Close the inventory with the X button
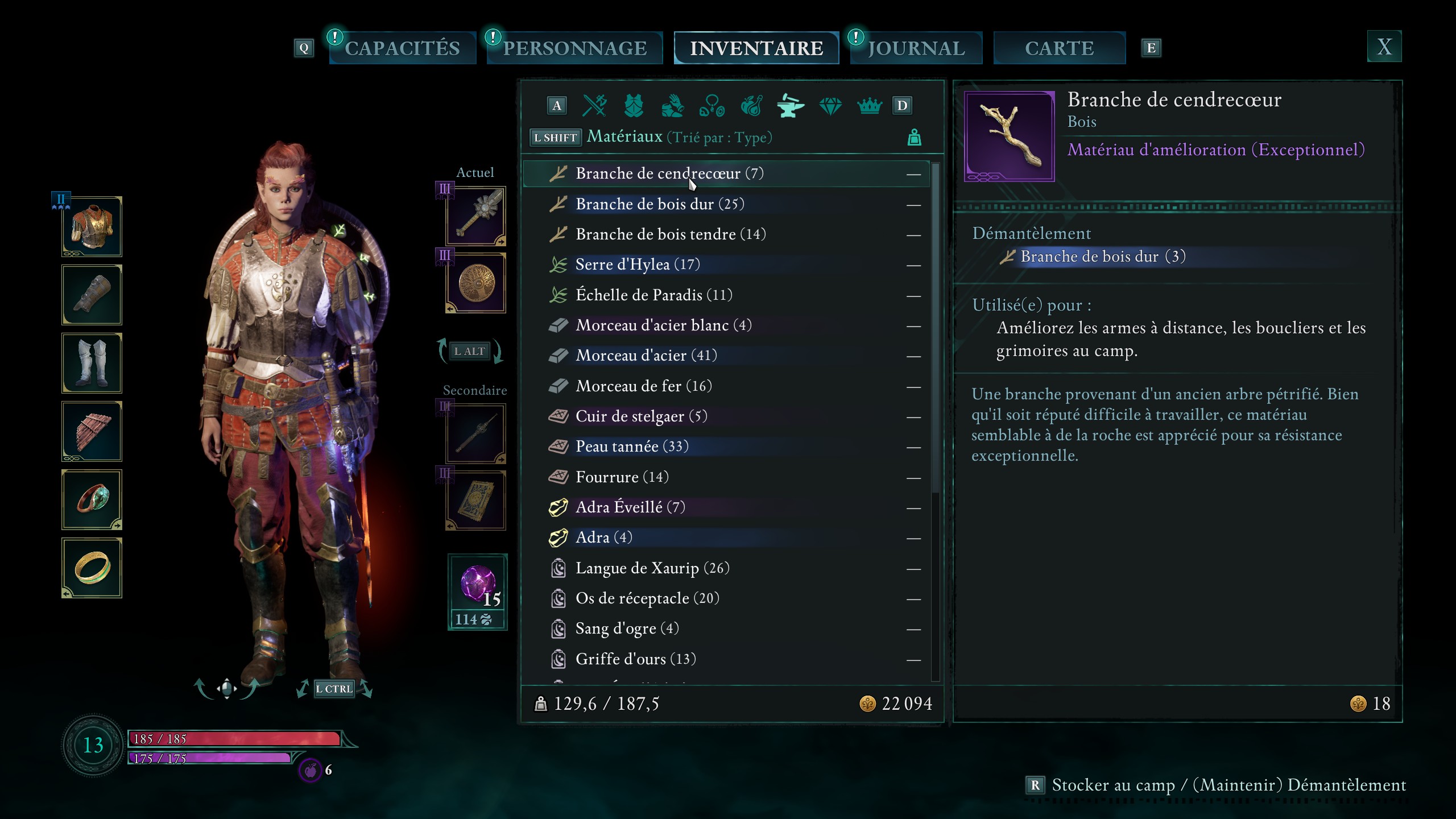 point(1384,47)
